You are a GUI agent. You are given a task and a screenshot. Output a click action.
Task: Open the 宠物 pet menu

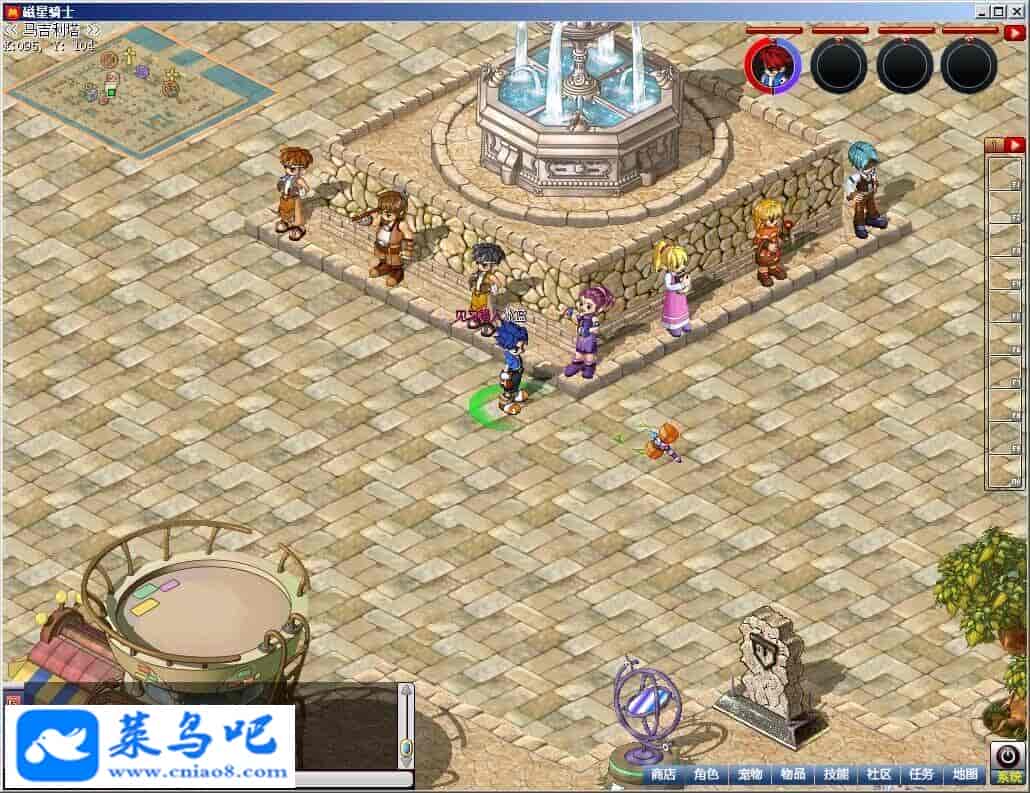pyautogui.click(x=750, y=774)
